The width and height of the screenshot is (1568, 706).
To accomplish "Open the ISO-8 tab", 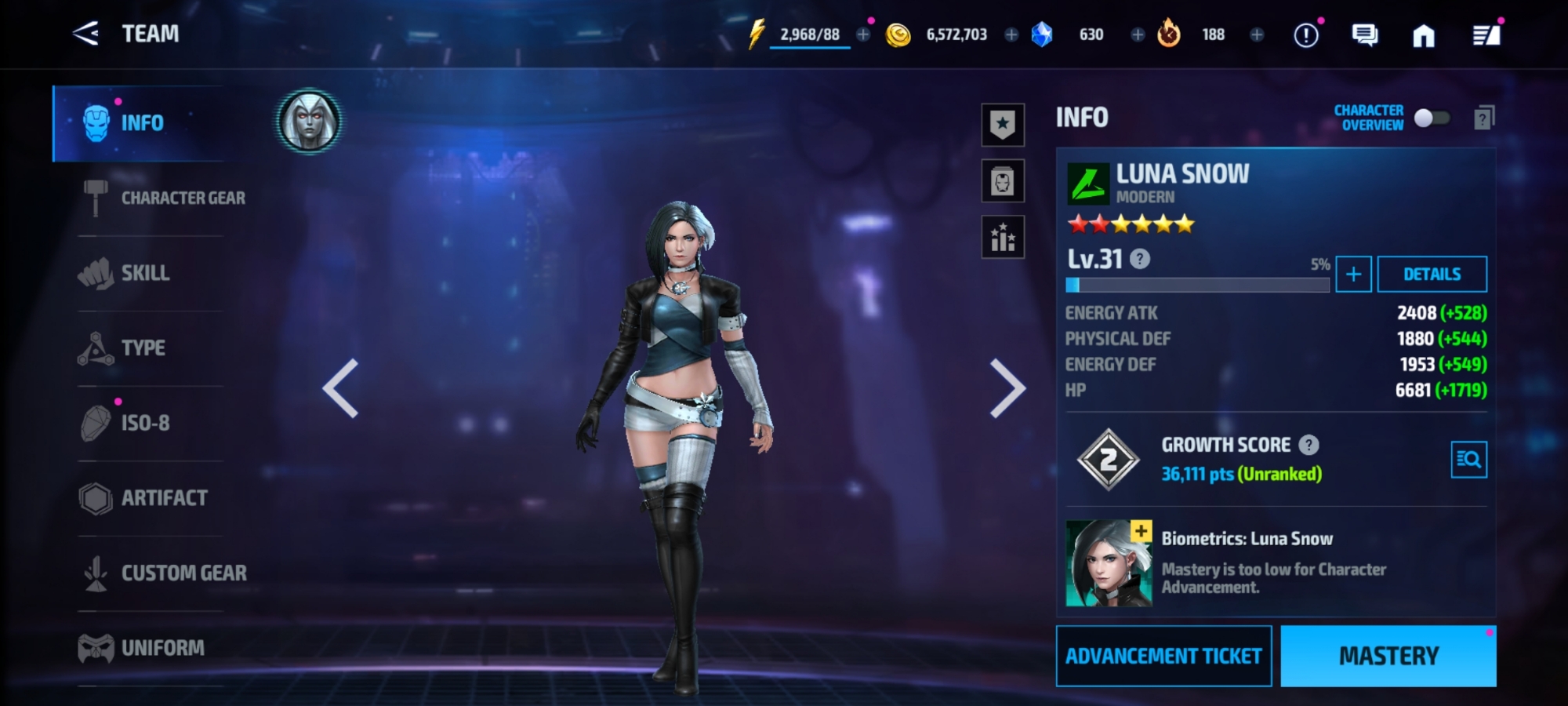I will (145, 423).
